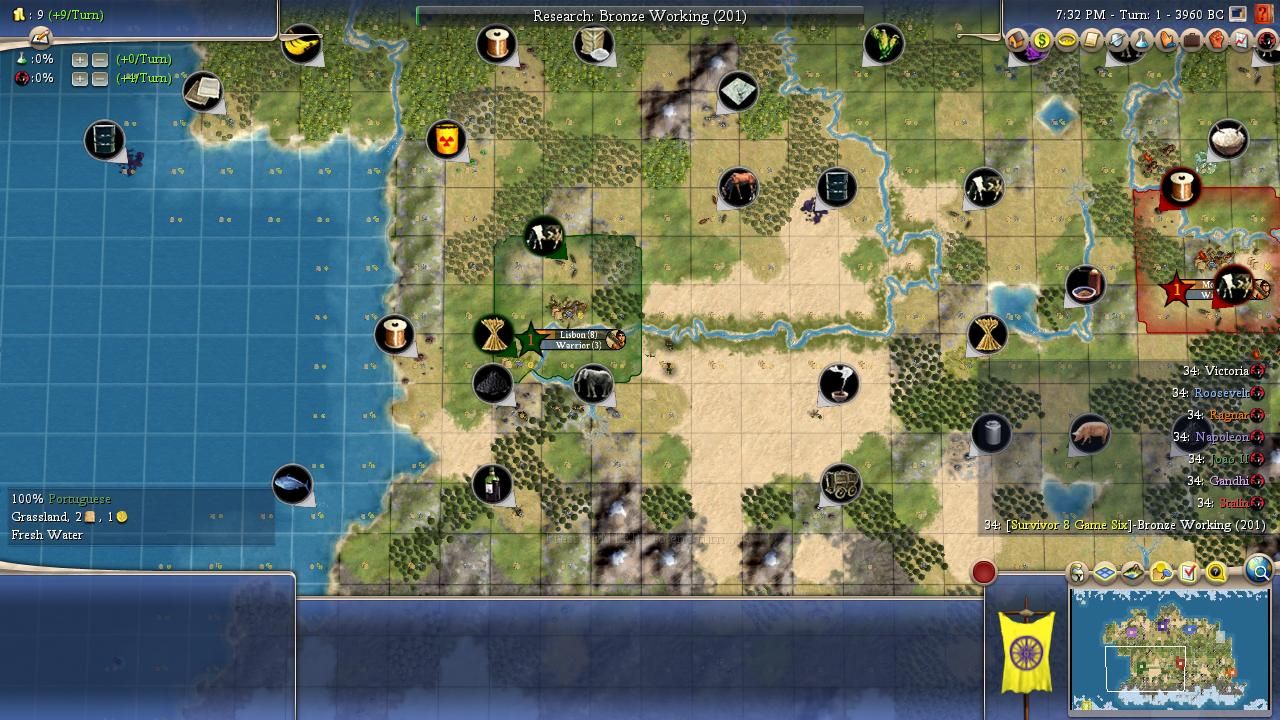This screenshot has width=1280, height=720.
Task: Click the Bronze Working research bar
Action: pos(639,16)
